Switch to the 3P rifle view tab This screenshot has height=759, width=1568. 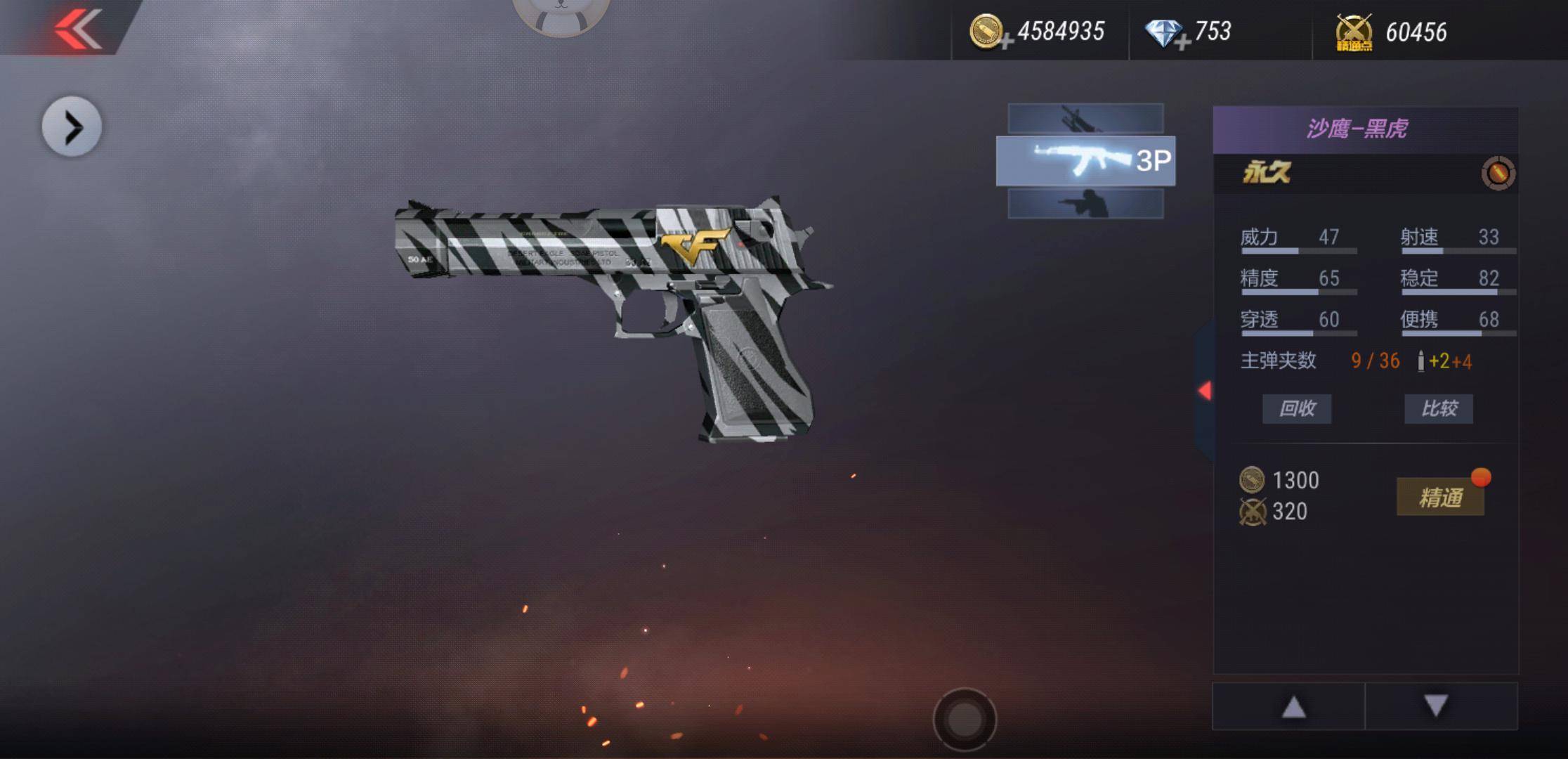pos(1085,161)
